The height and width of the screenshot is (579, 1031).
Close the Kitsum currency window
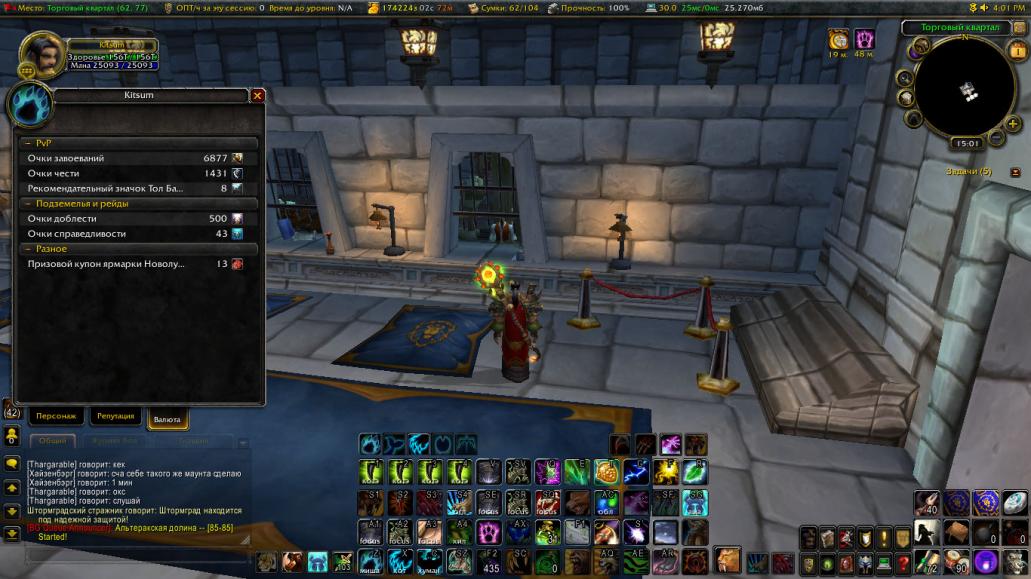pos(257,96)
